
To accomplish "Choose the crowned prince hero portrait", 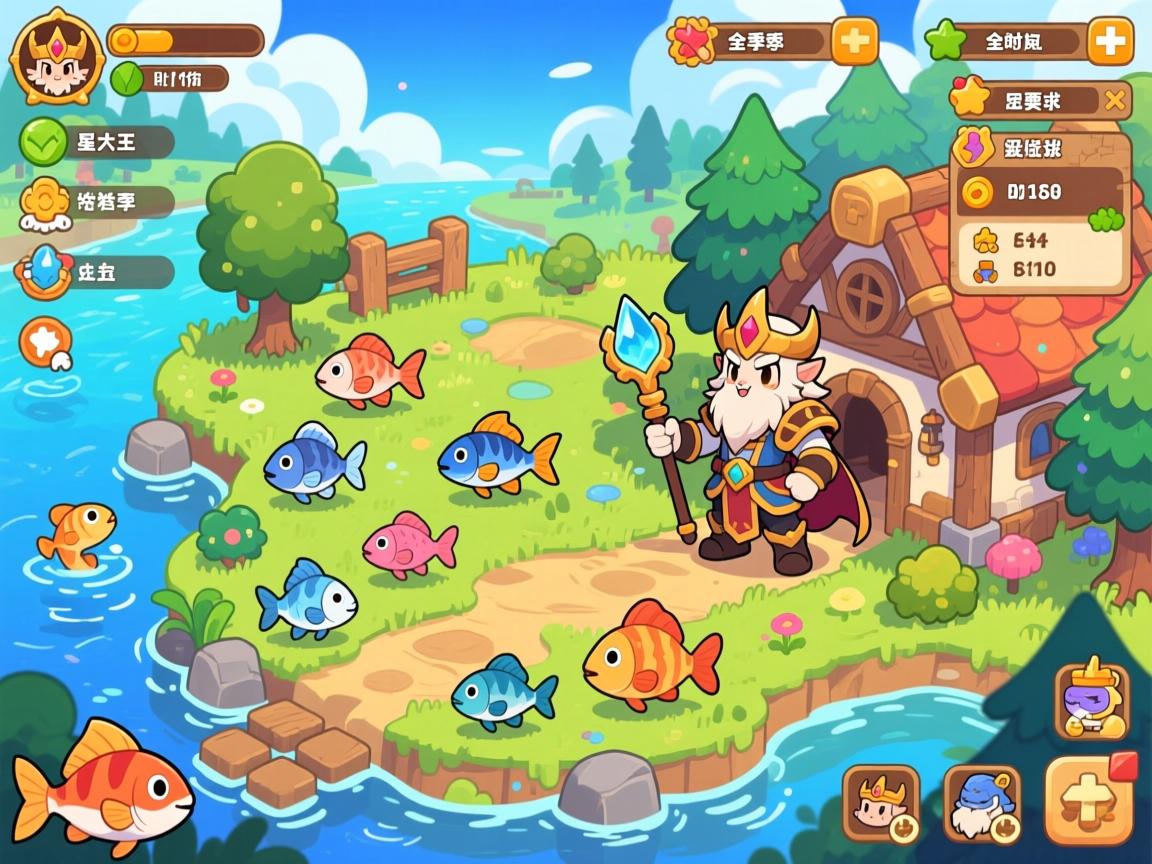I will click(881, 804).
